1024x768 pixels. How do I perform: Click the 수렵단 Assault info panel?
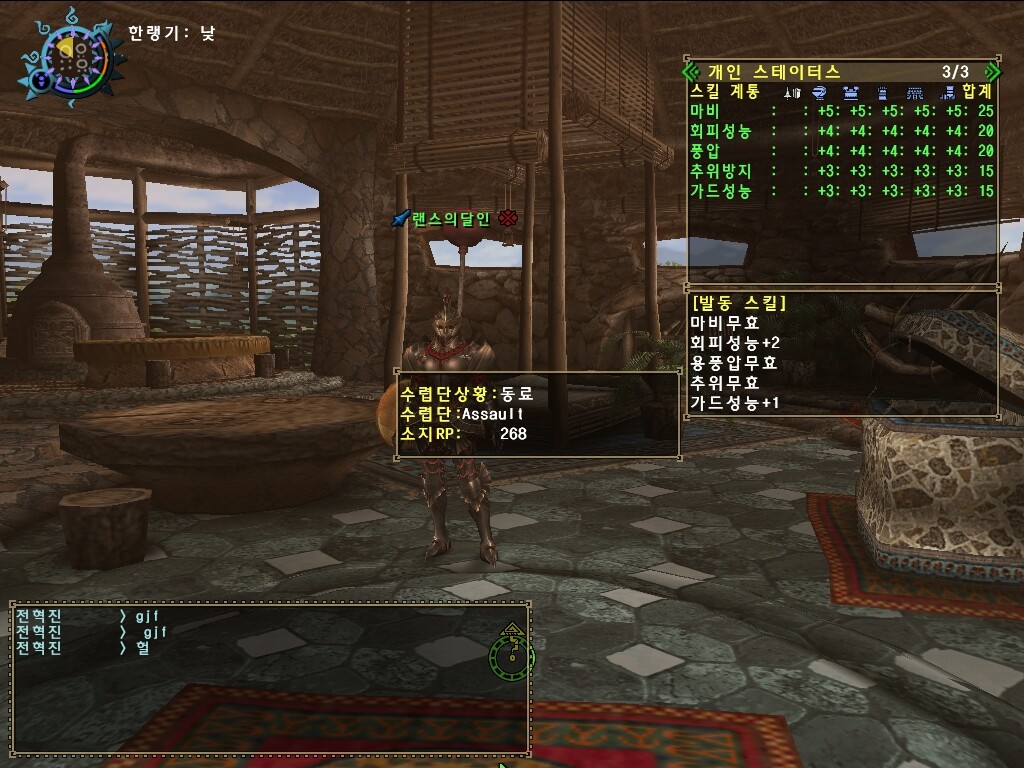tap(538, 414)
